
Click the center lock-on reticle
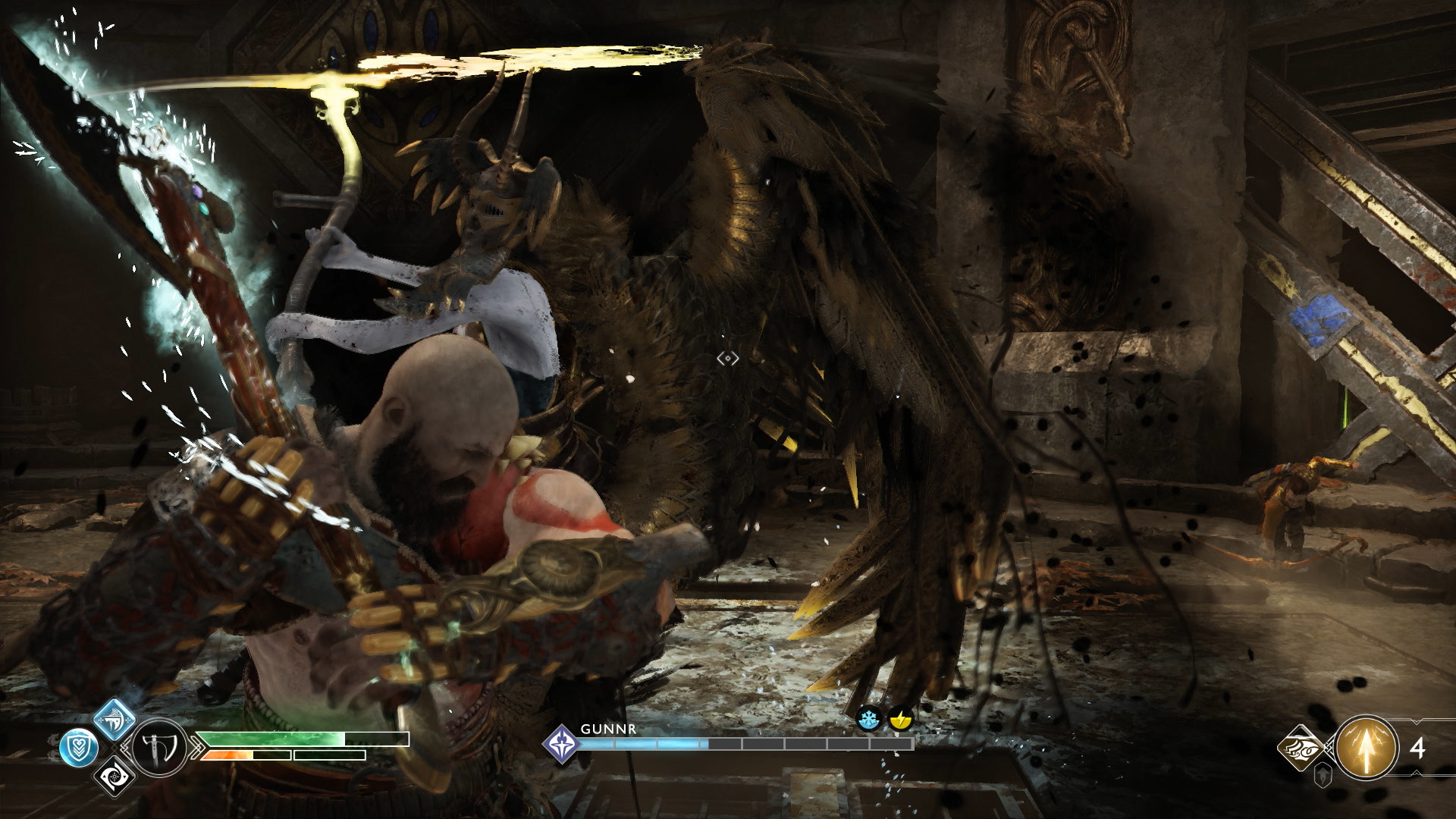click(727, 359)
